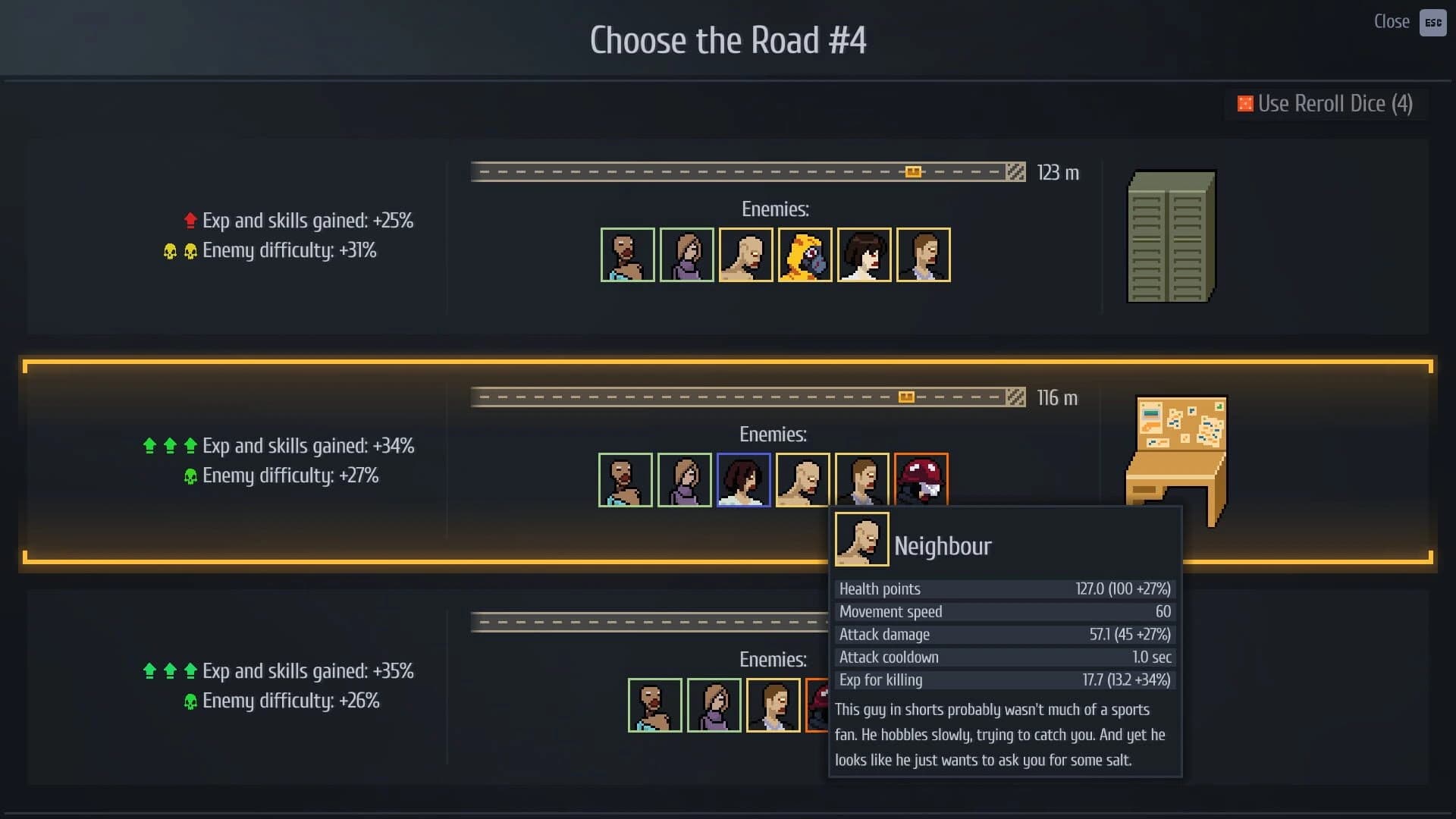The image size is (1456, 819).
Task: Click the marker on the 116 m road bar
Action: 906,396
